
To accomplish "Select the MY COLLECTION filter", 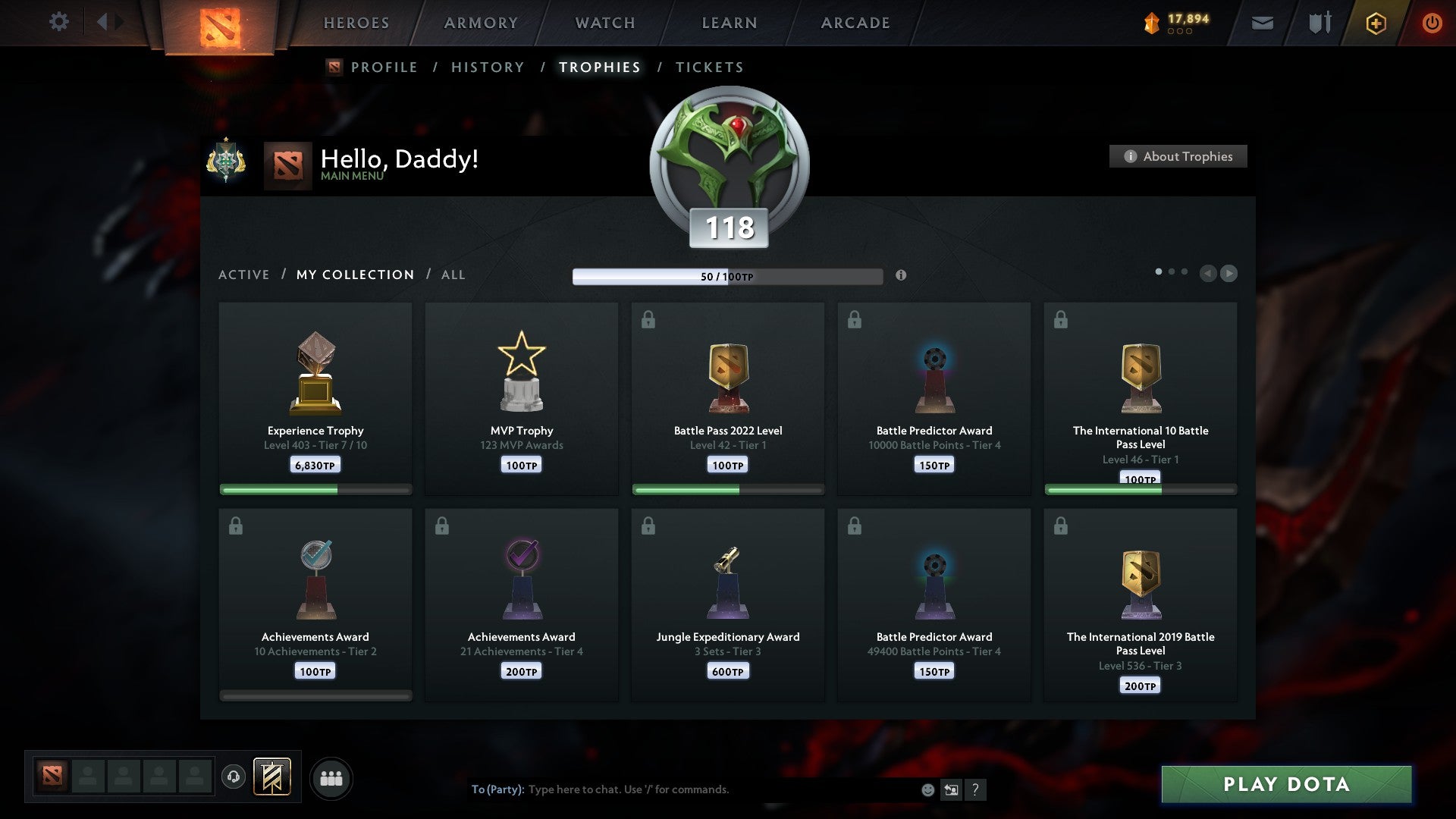I will (354, 275).
